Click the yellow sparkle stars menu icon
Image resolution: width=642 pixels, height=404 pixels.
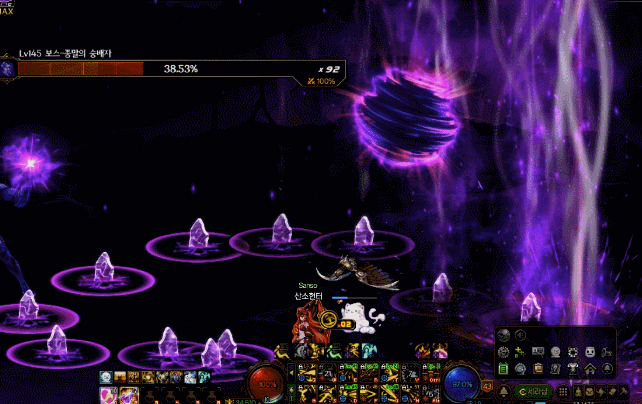[521, 353]
